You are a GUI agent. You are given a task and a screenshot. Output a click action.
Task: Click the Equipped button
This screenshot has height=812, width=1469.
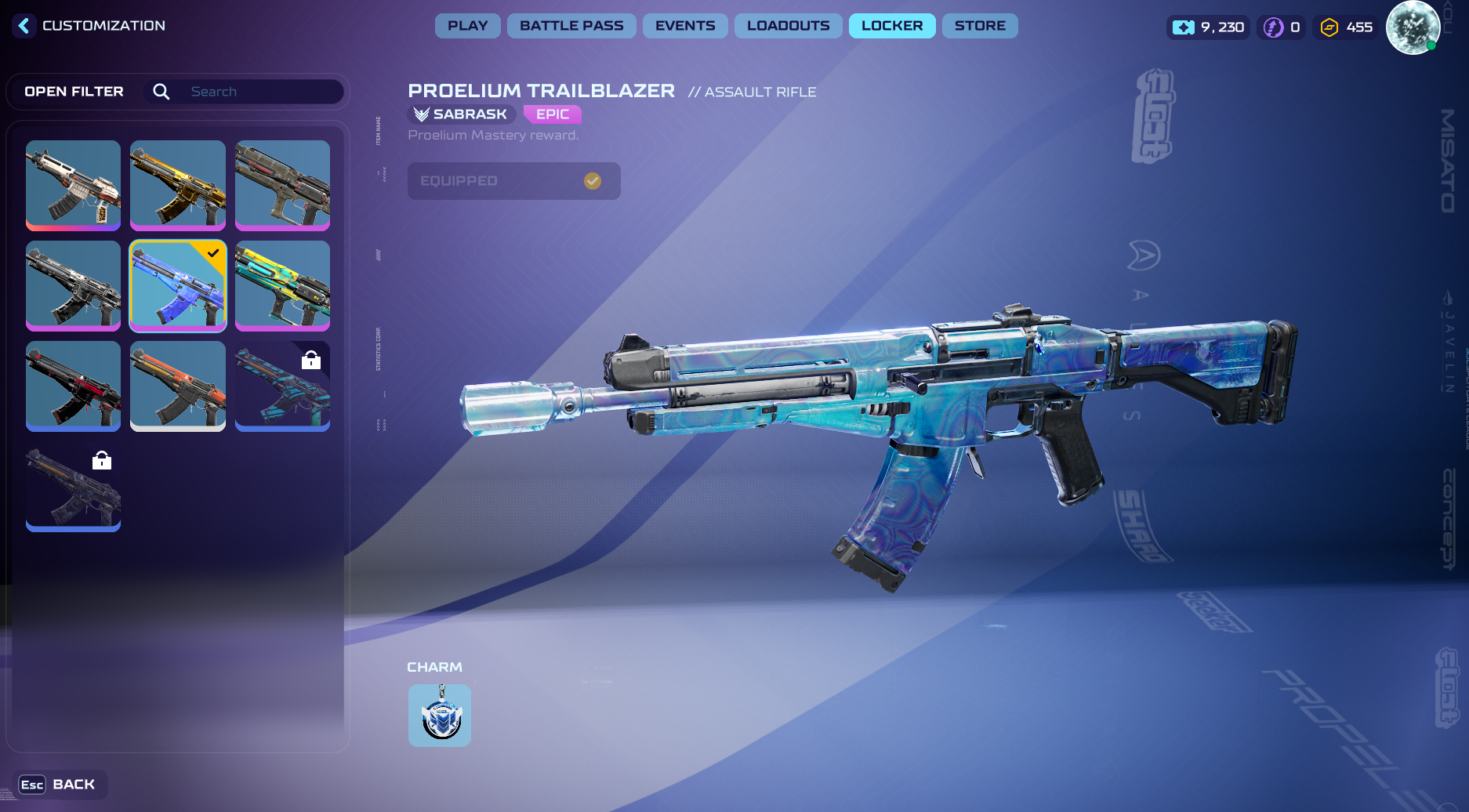(513, 181)
